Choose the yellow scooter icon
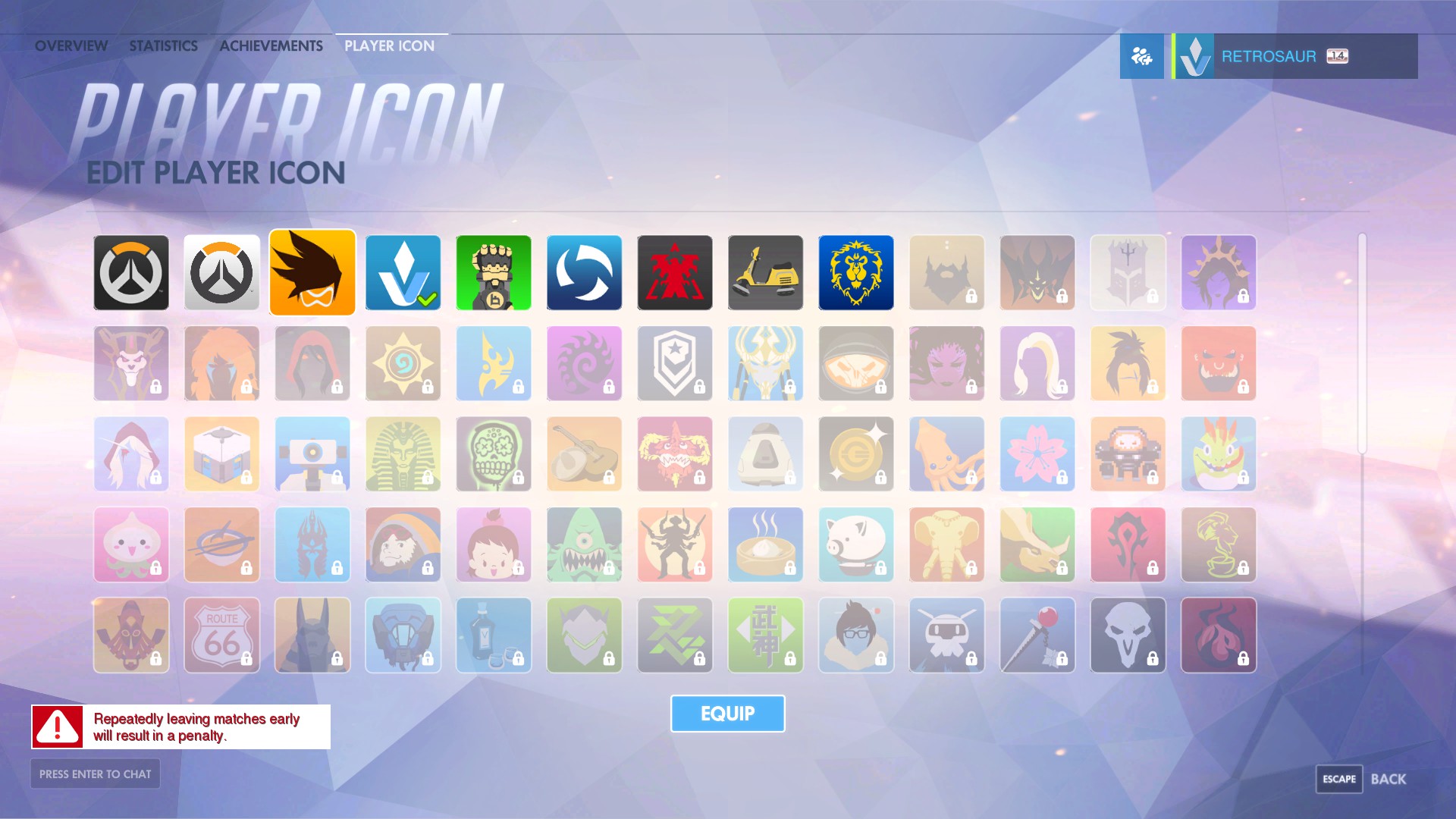 [765, 272]
